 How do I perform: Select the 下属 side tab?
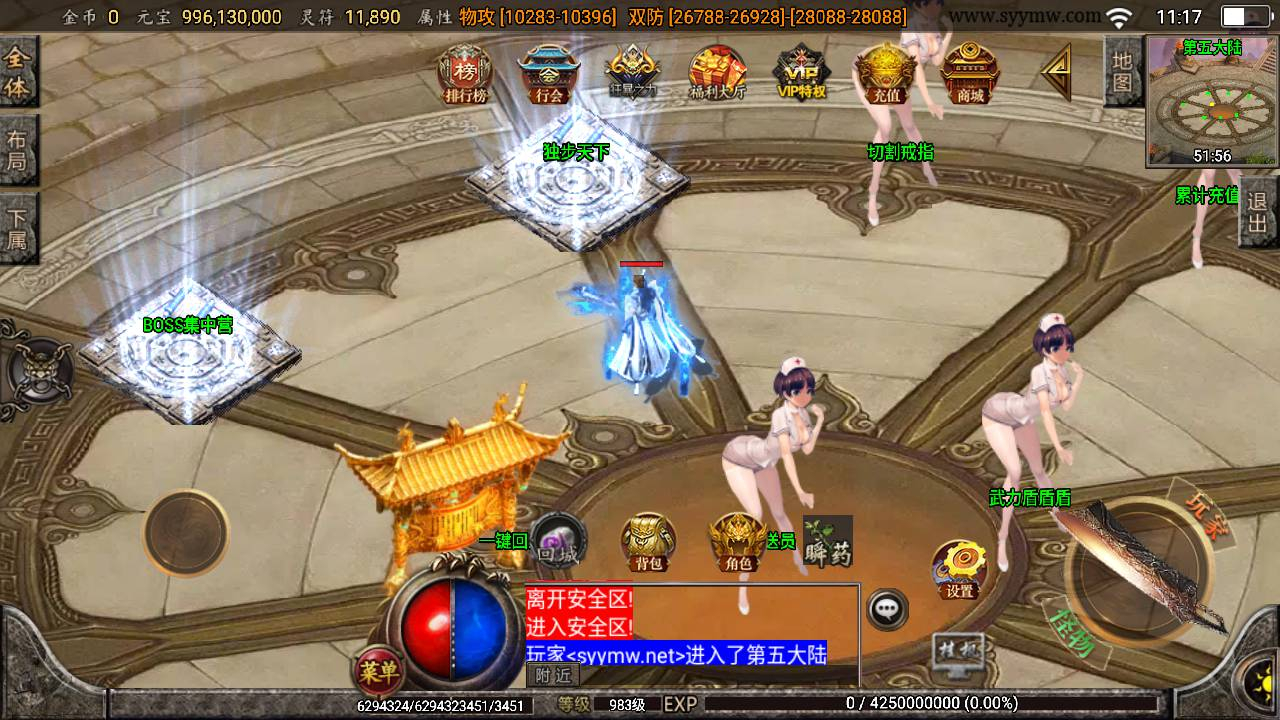[x=17, y=228]
